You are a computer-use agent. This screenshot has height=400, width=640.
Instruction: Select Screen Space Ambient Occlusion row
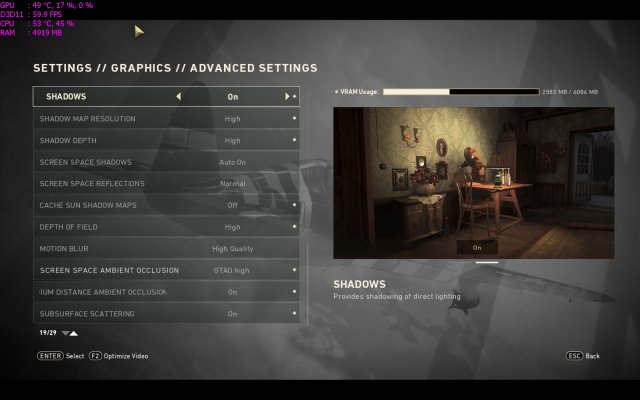166,270
